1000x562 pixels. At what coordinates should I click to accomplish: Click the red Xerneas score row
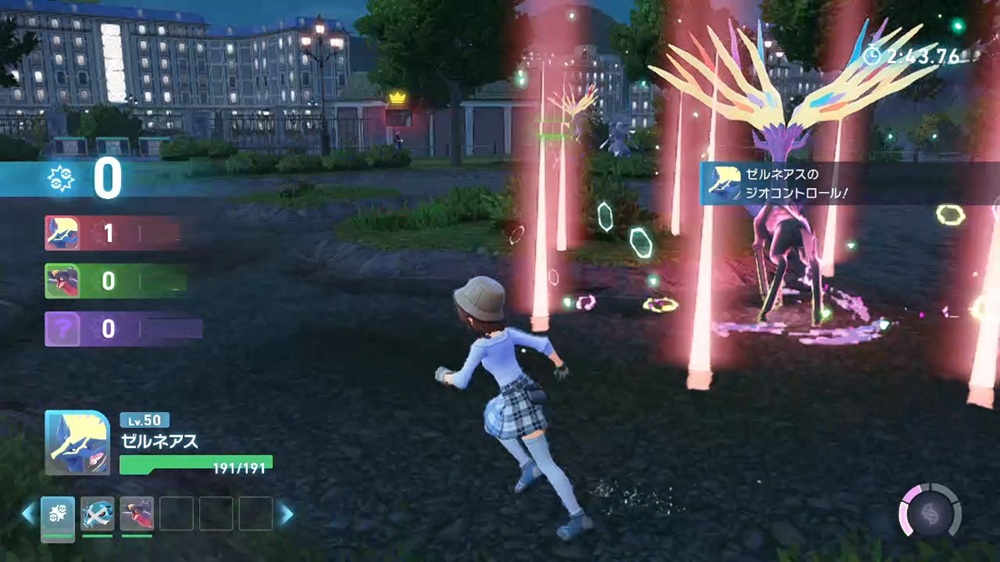click(x=110, y=233)
